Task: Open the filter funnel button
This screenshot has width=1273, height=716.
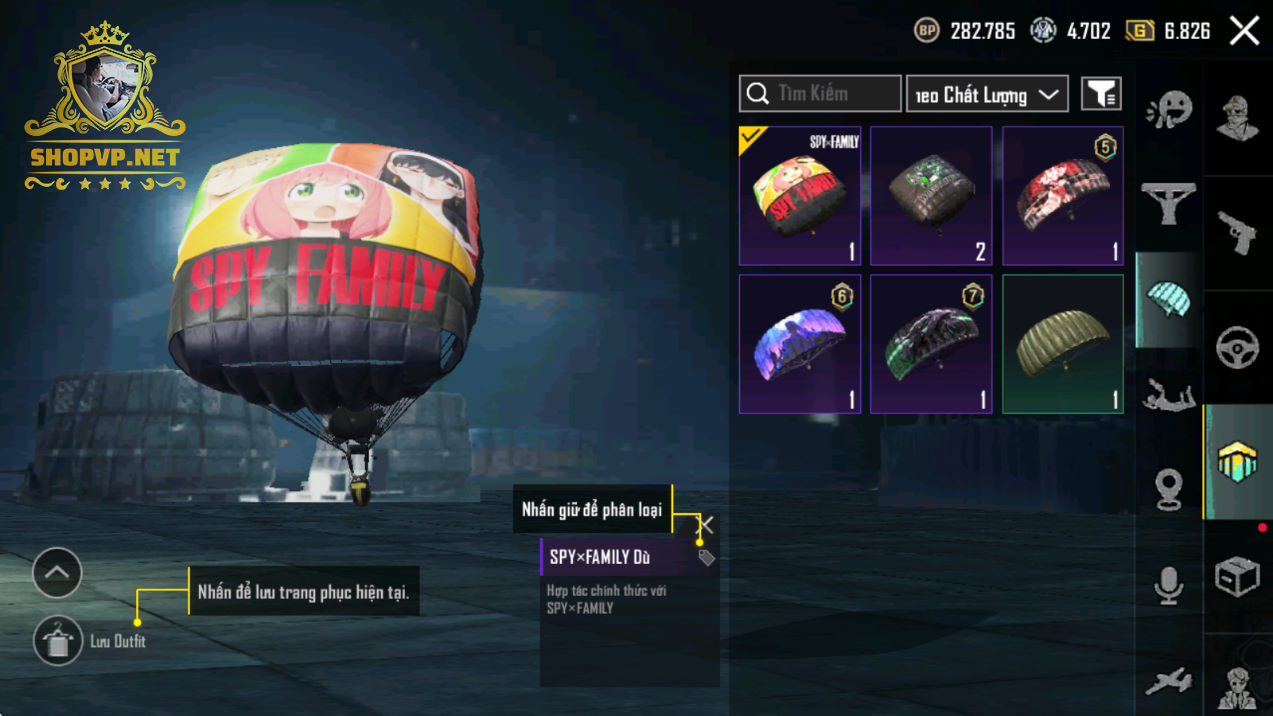Action: click(1101, 94)
